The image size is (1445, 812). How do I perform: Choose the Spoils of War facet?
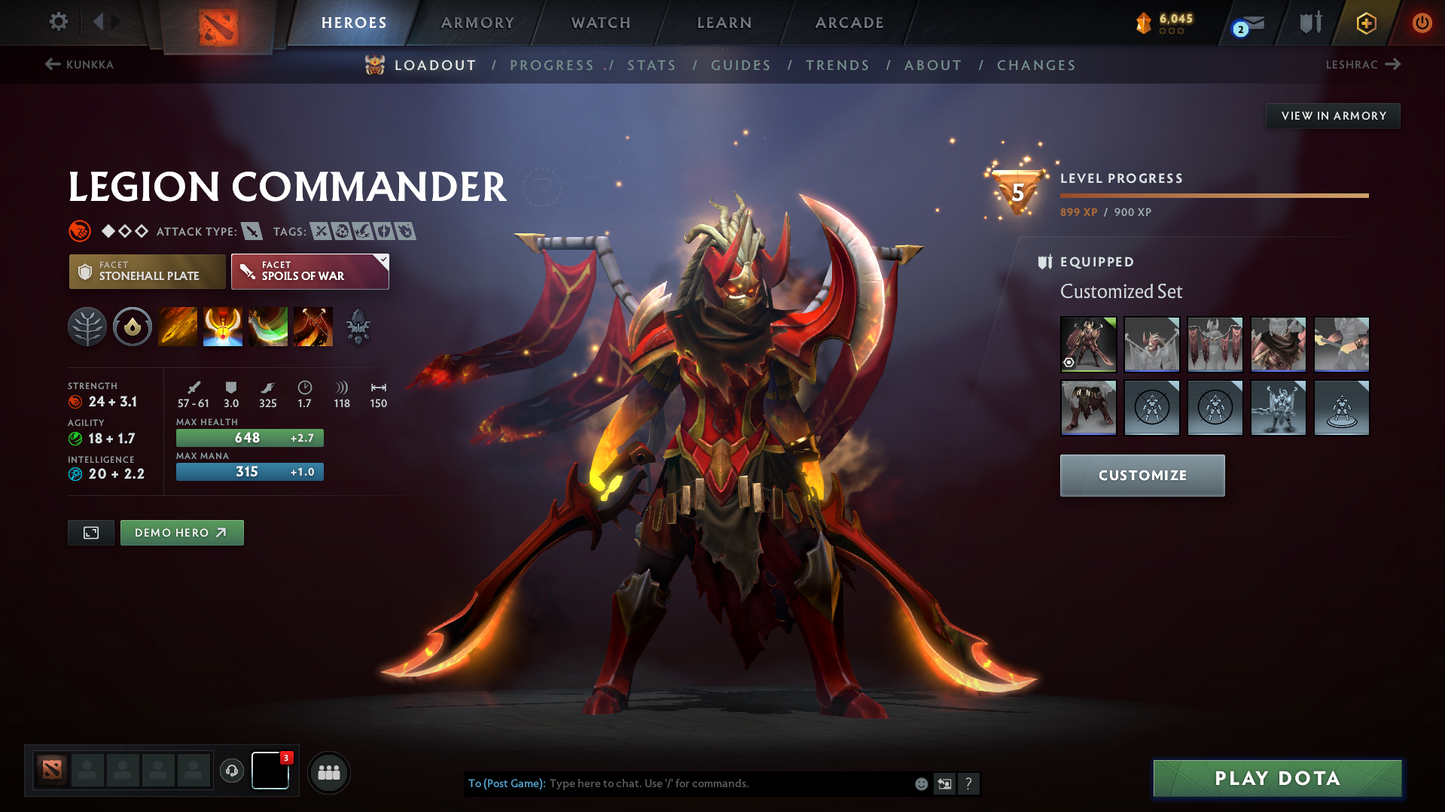click(310, 271)
